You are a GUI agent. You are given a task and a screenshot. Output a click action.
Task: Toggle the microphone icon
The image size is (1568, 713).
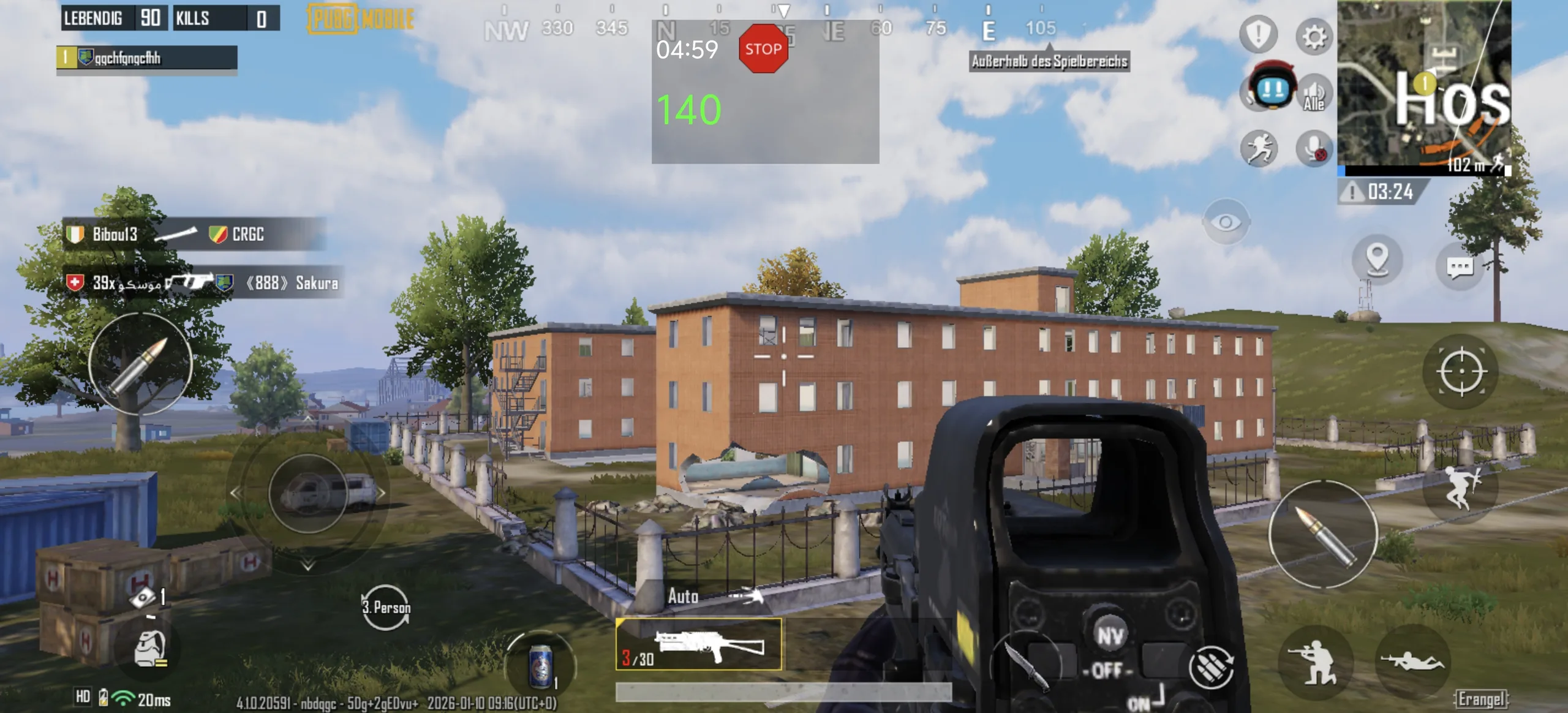click(1314, 148)
